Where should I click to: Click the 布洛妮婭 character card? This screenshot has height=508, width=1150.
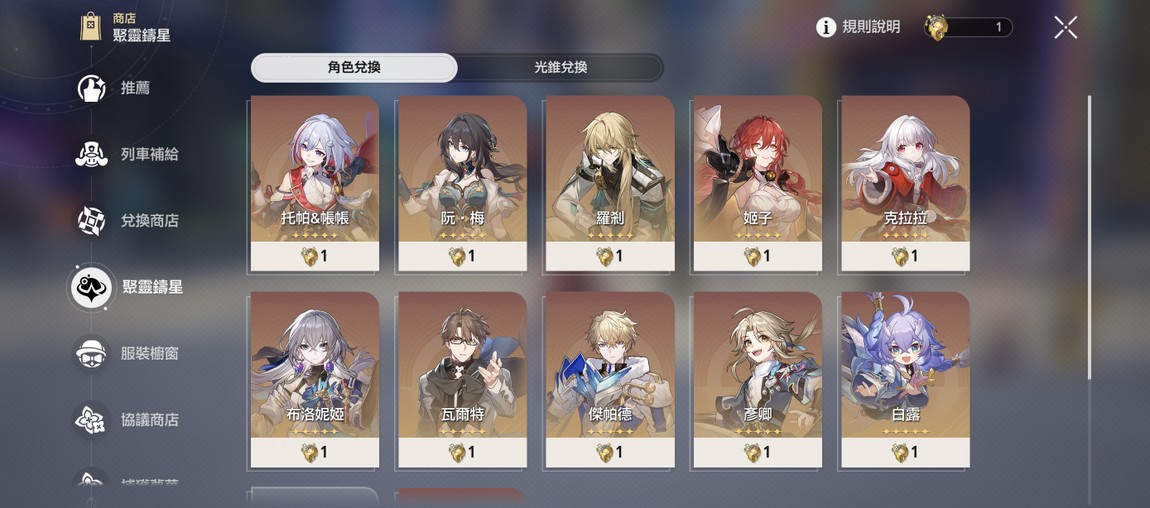click(x=315, y=379)
